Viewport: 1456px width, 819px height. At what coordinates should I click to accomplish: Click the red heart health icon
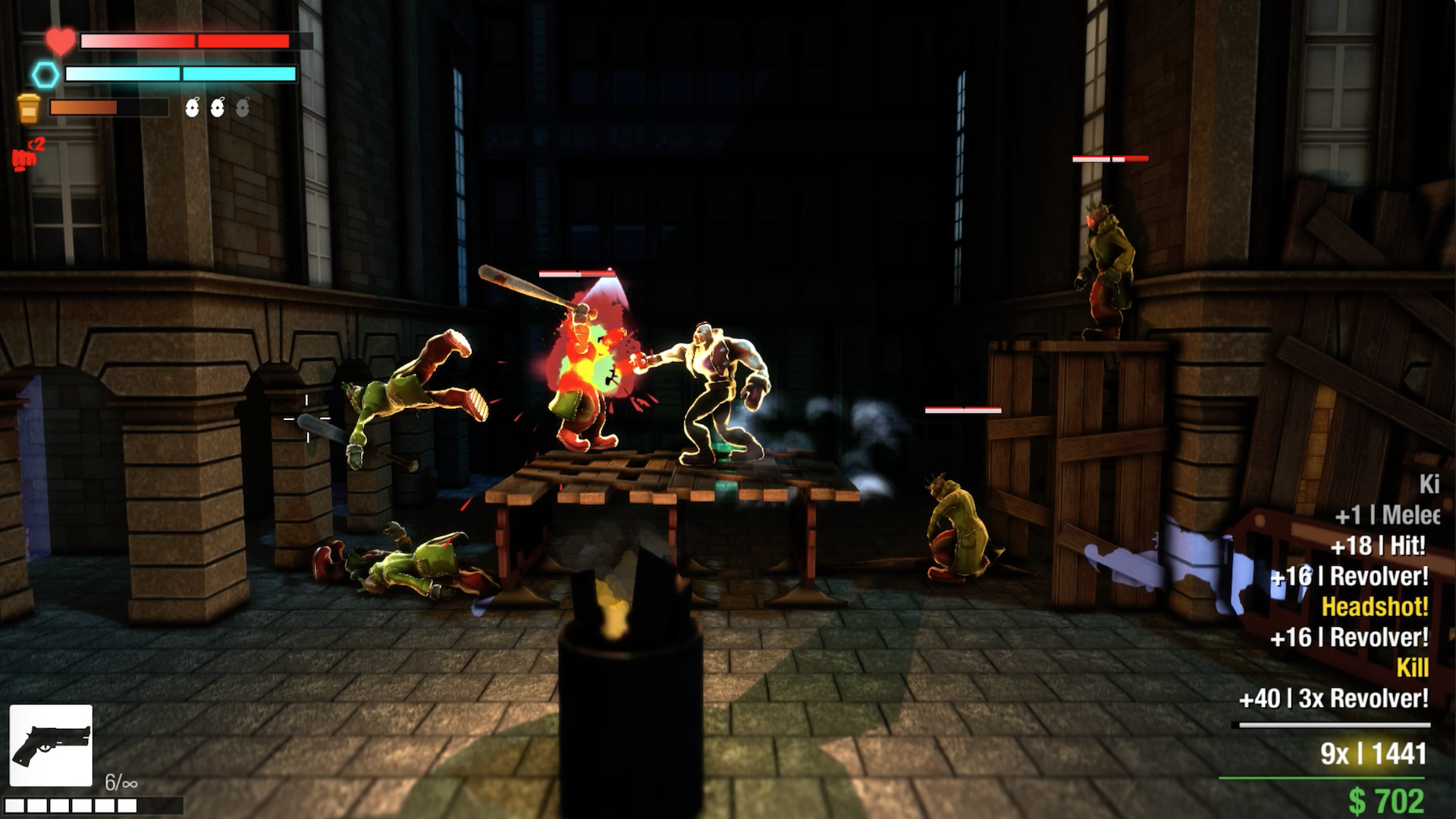coord(60,40)
